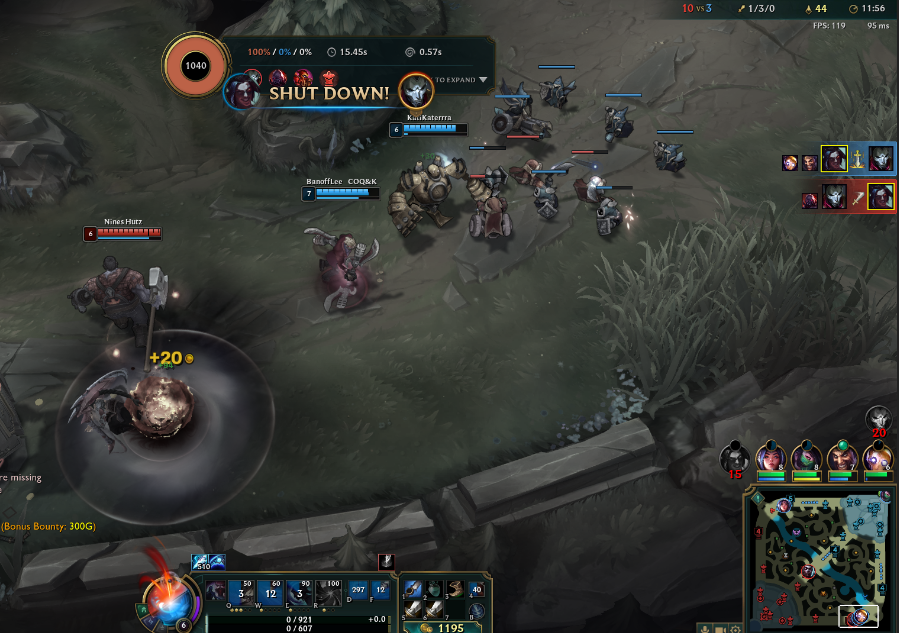
Task: Click the recall button beside the inventory
Action: coord(476,610)
